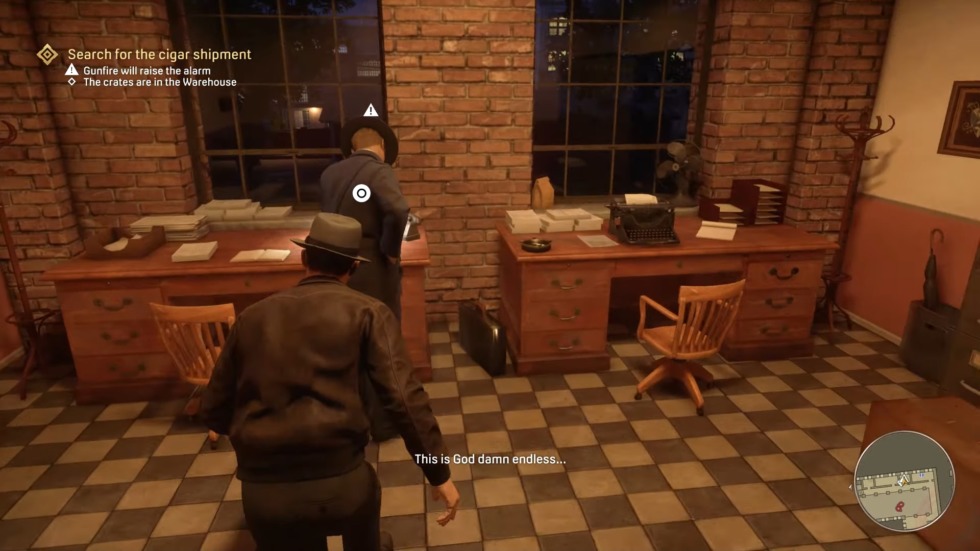Click the white warning triangle above the guard
Screen dimensions: 980x551
click(x=371, y=110)
